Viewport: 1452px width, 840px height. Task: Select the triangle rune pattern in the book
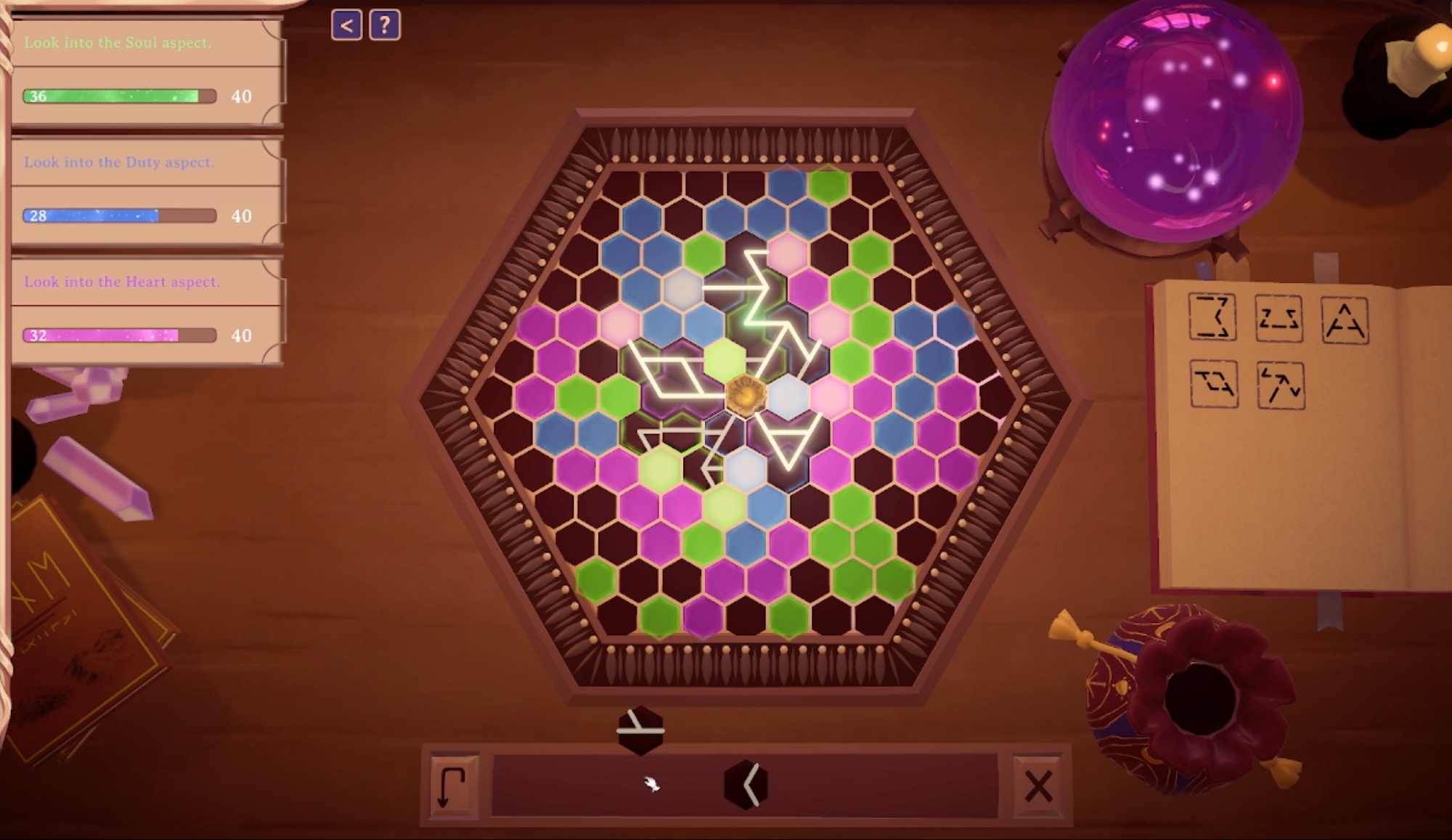coord(1345,320)
